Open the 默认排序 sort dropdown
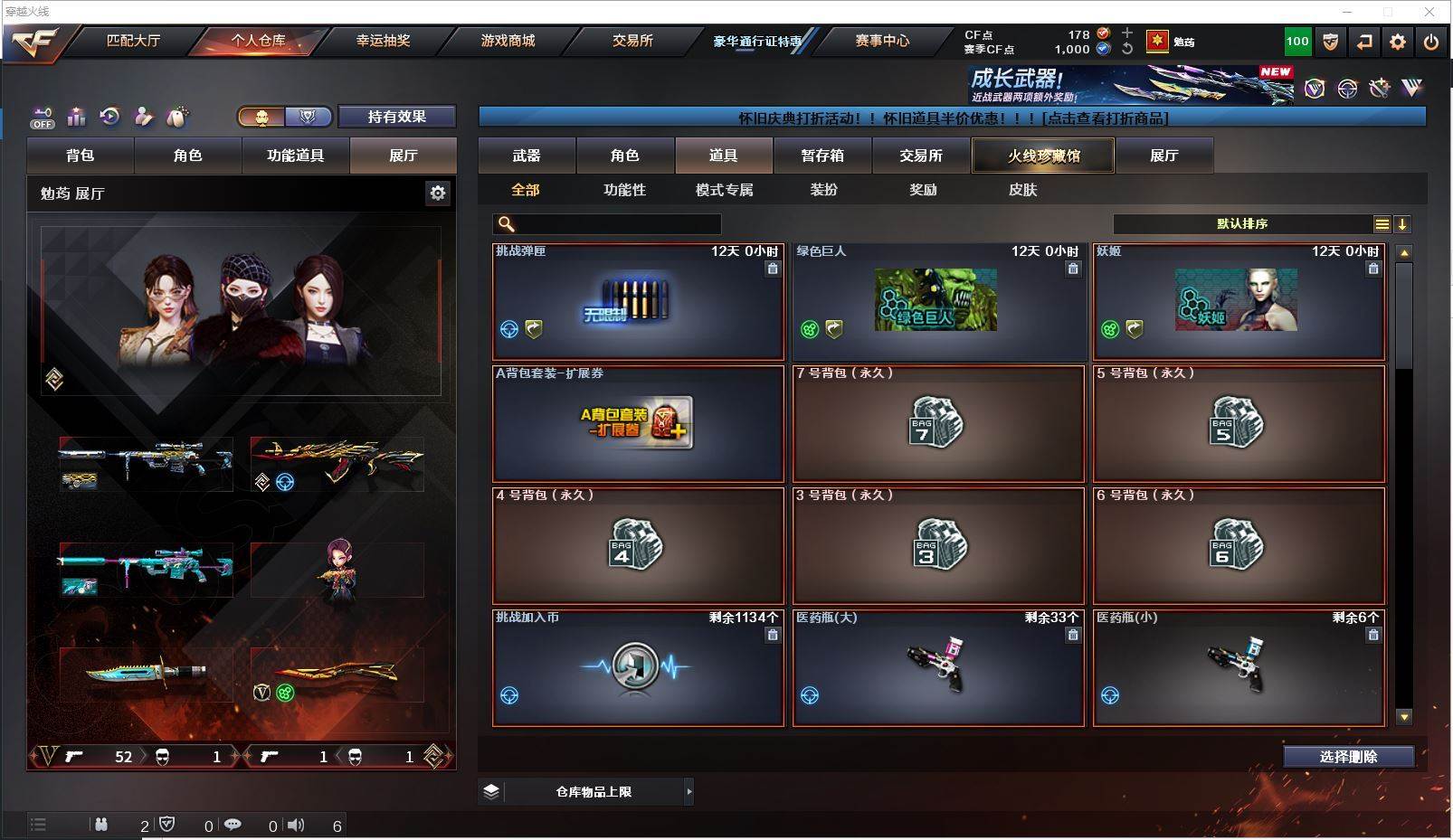This screenshot has width=1453, height=840. (x=1243, y=224)
